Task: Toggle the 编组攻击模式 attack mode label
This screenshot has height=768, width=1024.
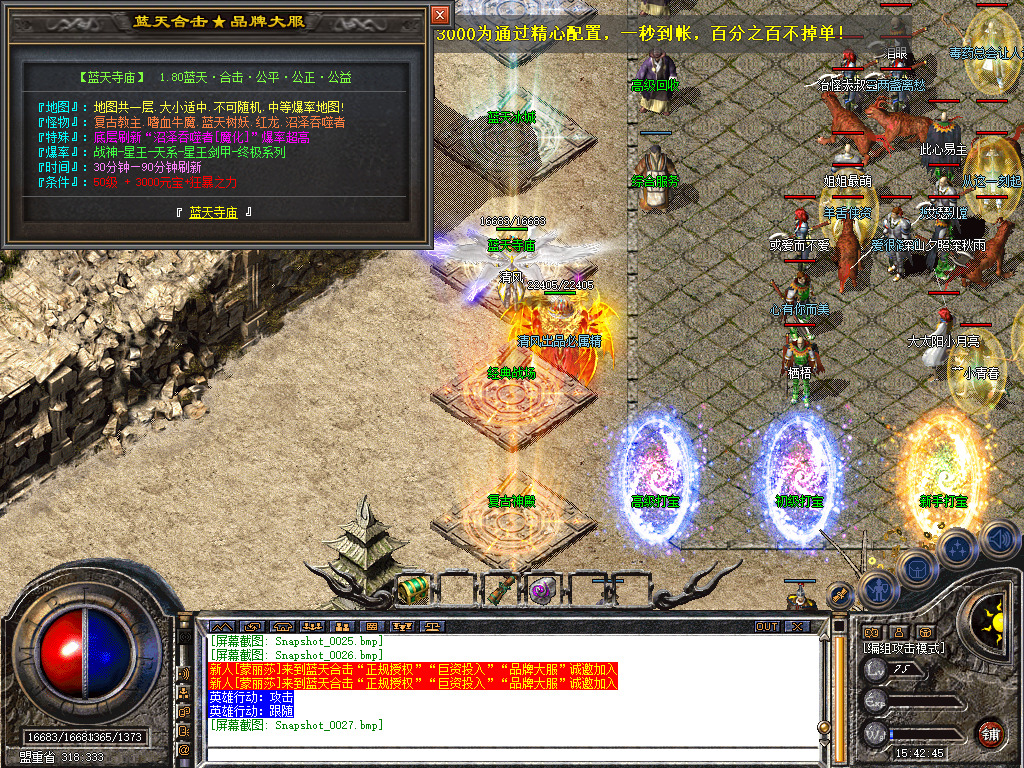Action: click(904, 648)
